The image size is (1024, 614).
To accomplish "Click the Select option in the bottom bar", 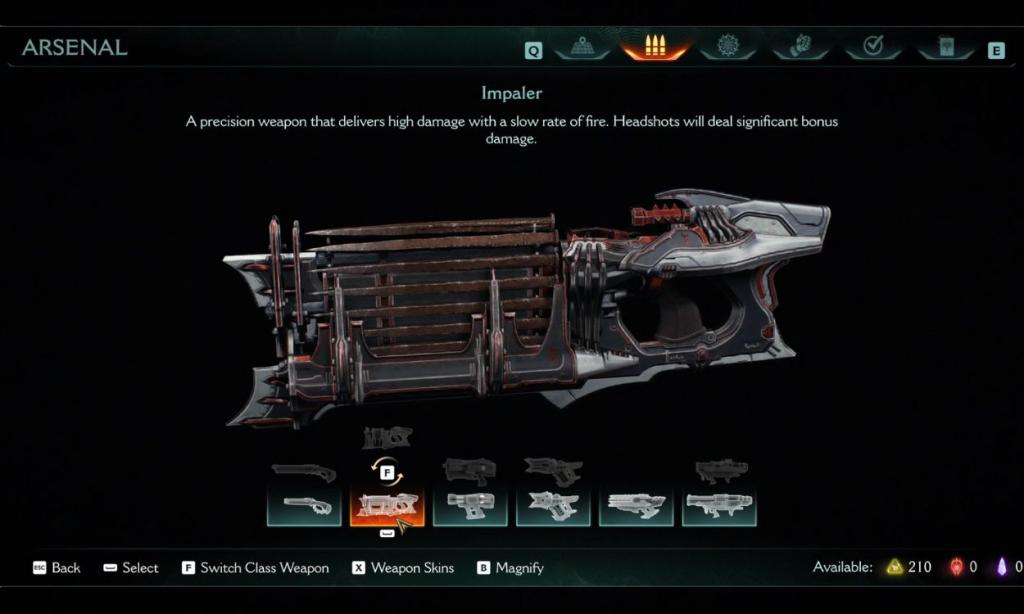I will [131, 568].
